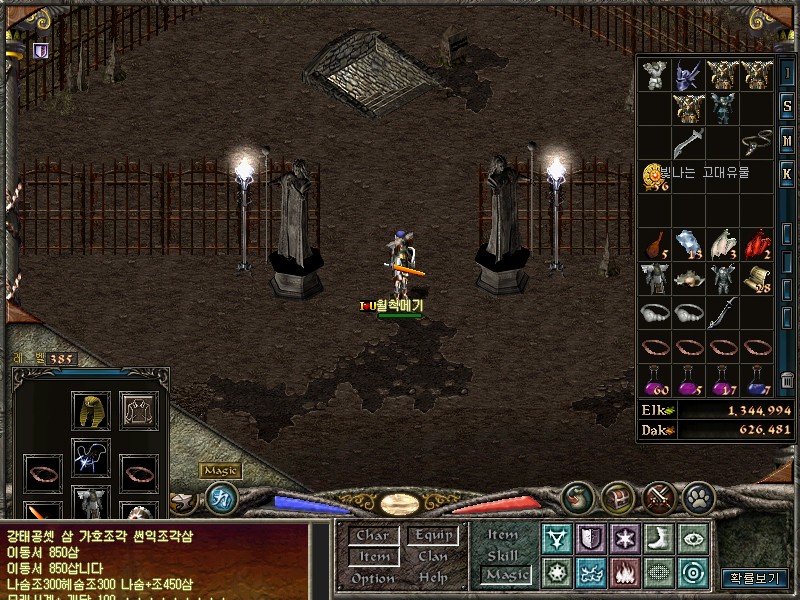This screenshot has height=600, width=800.
Task: Click the paw print round button
Action: click(697, 495)
